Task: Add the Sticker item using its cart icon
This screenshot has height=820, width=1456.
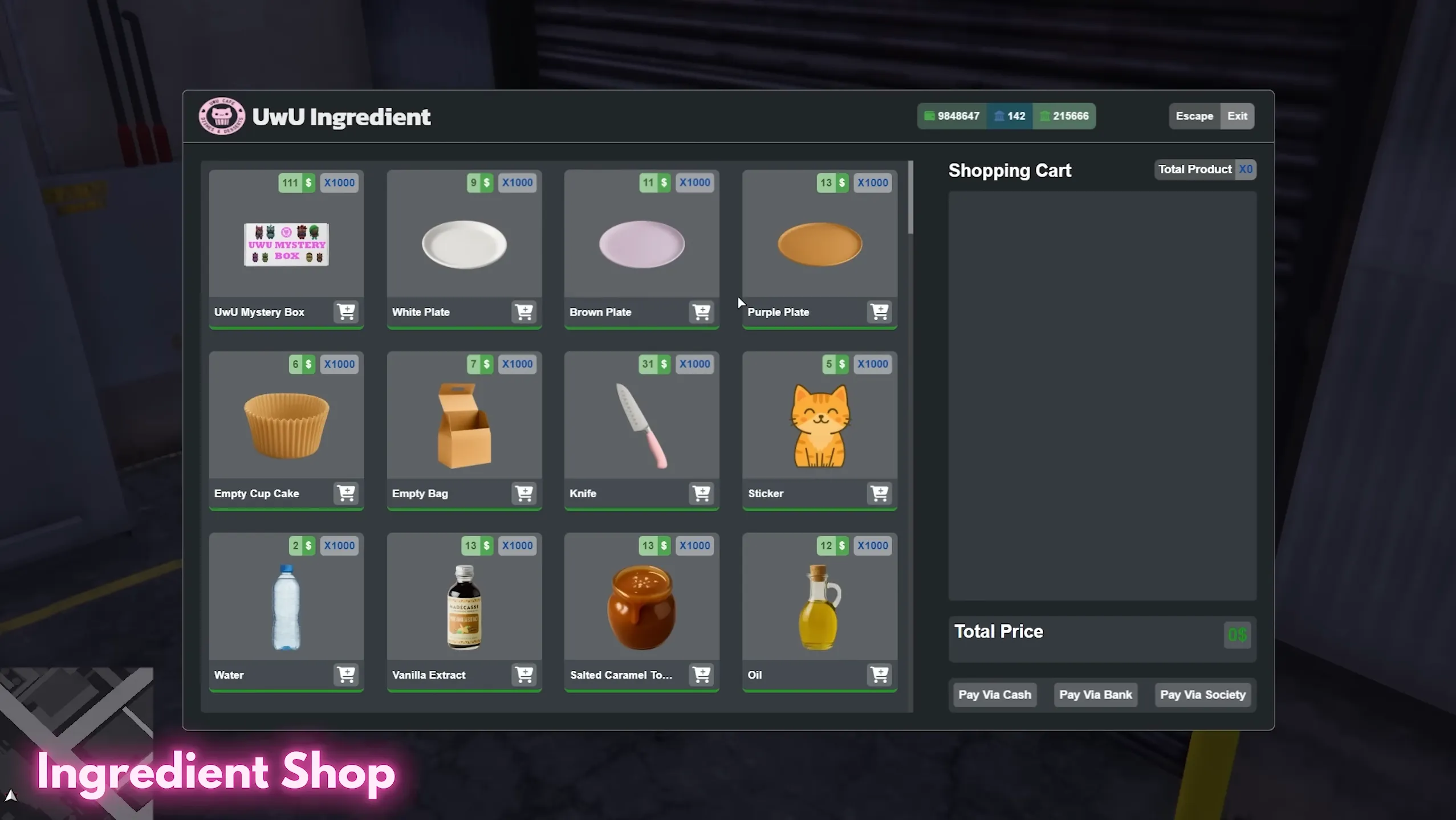Action: (x=879, y=493)
